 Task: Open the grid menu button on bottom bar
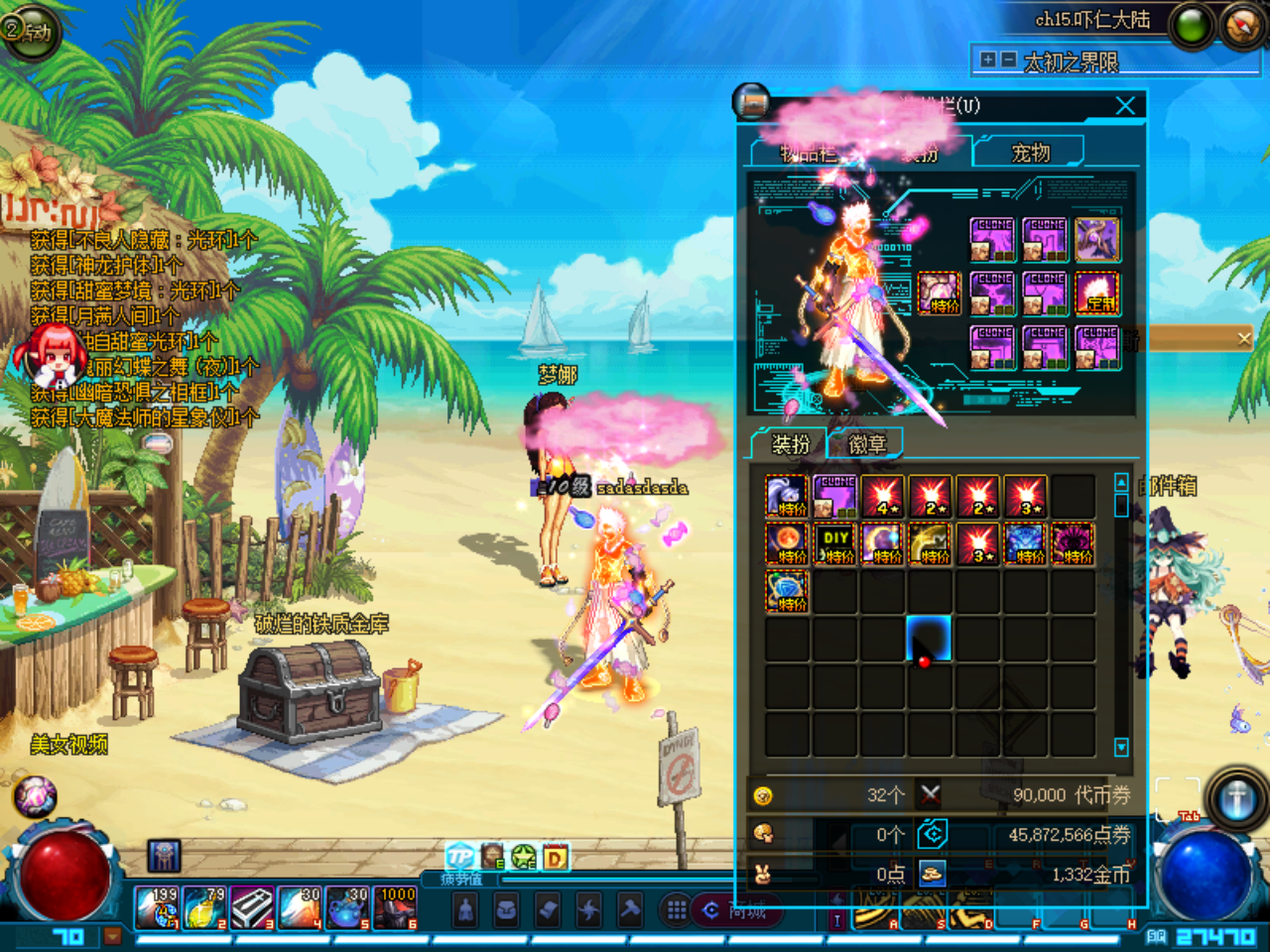(677, 909)
